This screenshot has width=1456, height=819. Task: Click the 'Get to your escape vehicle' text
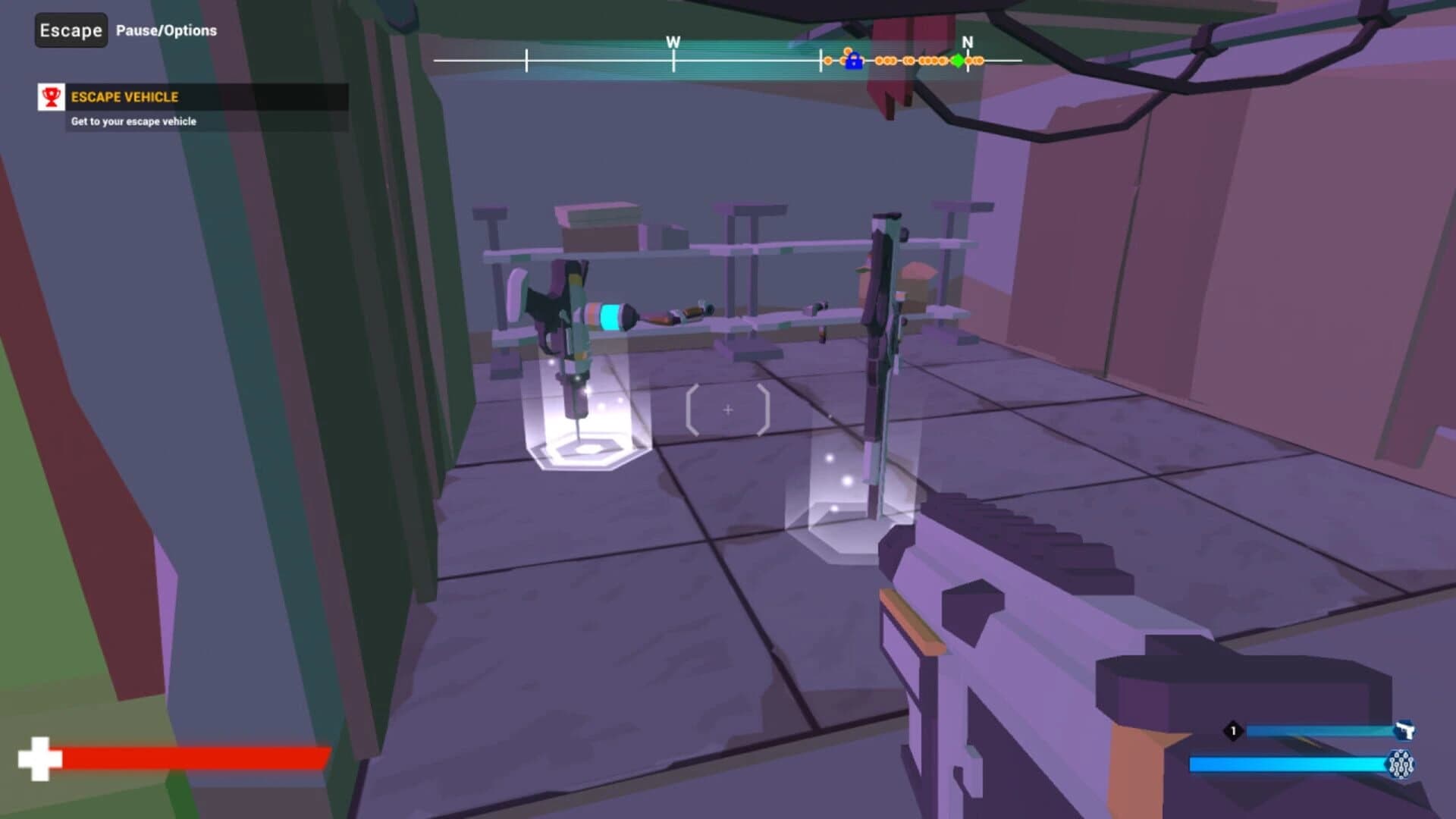(133, 120)
